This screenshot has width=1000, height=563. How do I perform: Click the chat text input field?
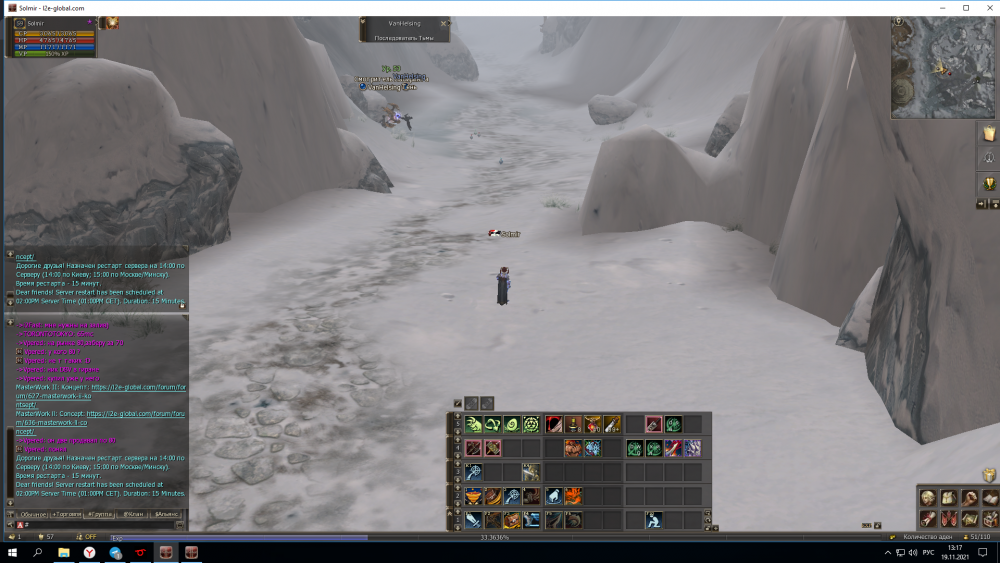tap(100, 525)
